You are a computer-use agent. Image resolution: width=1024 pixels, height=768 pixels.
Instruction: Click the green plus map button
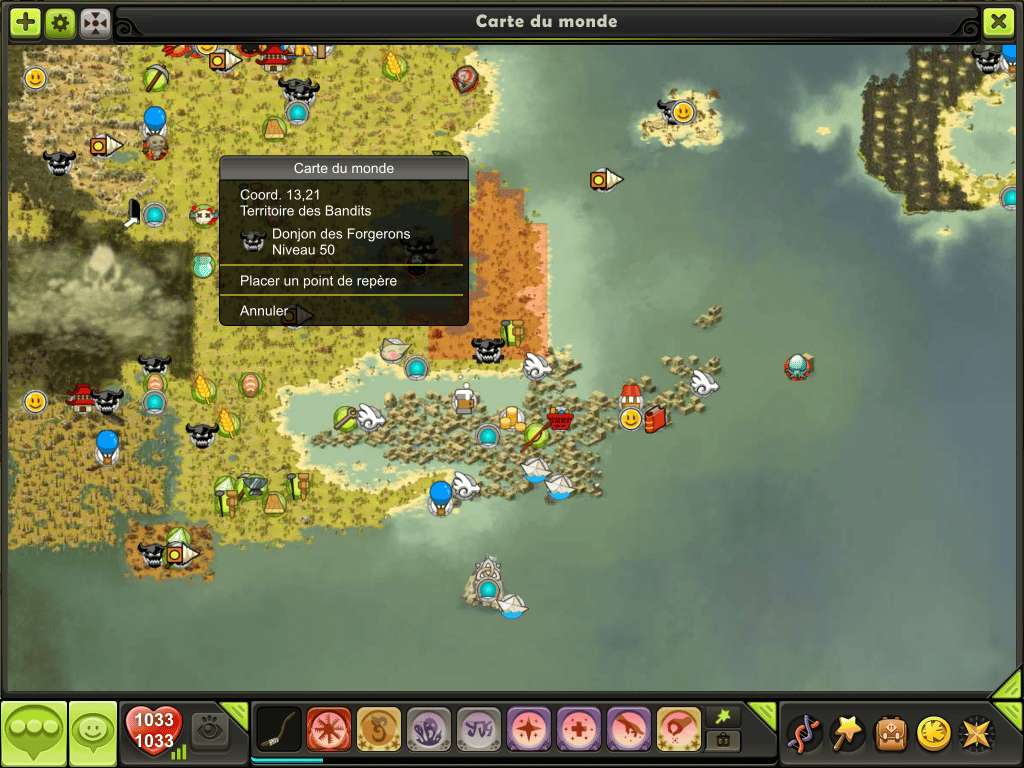pos(26,22)
